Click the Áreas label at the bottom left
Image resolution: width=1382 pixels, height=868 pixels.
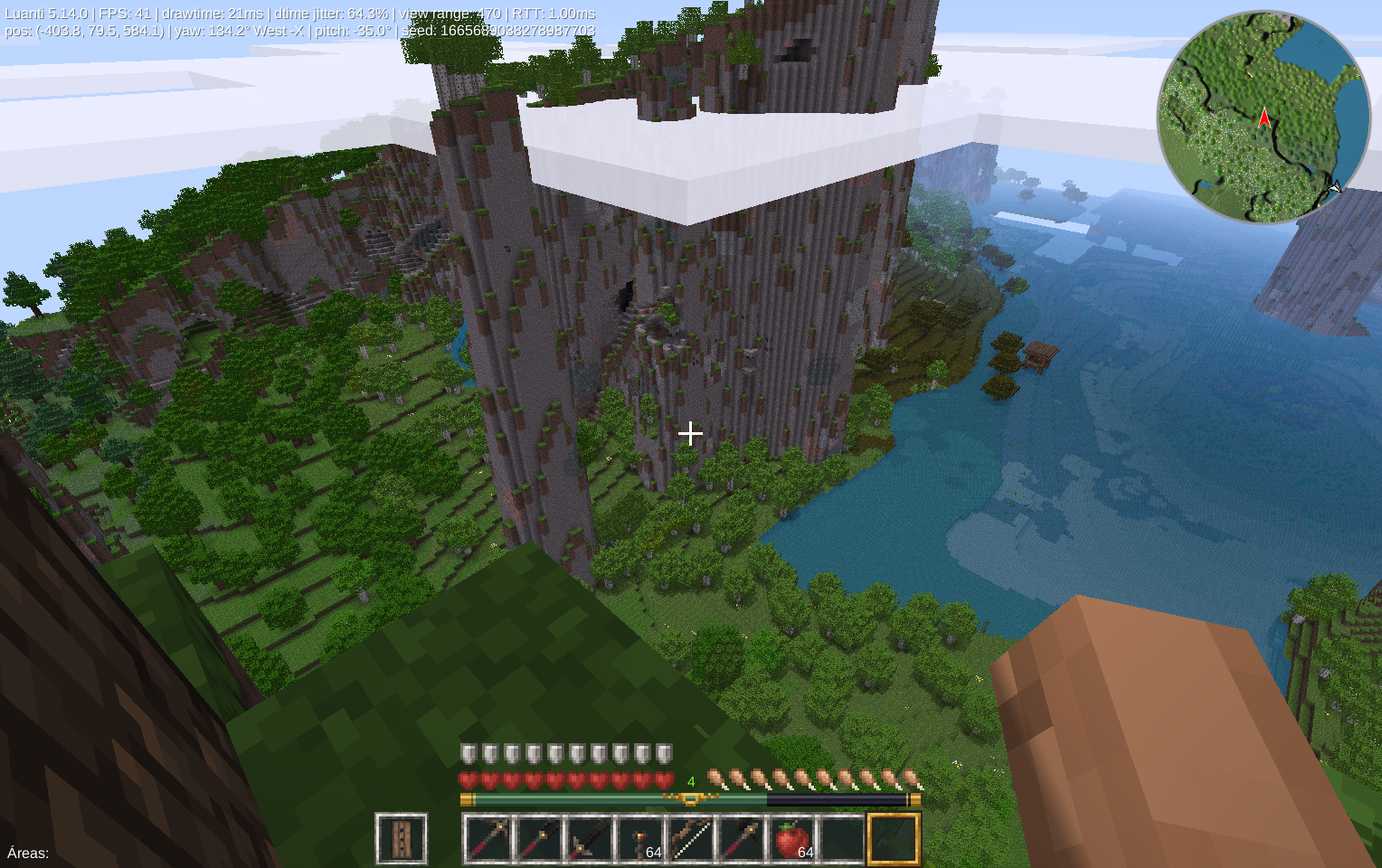click(x=25, y=853)
